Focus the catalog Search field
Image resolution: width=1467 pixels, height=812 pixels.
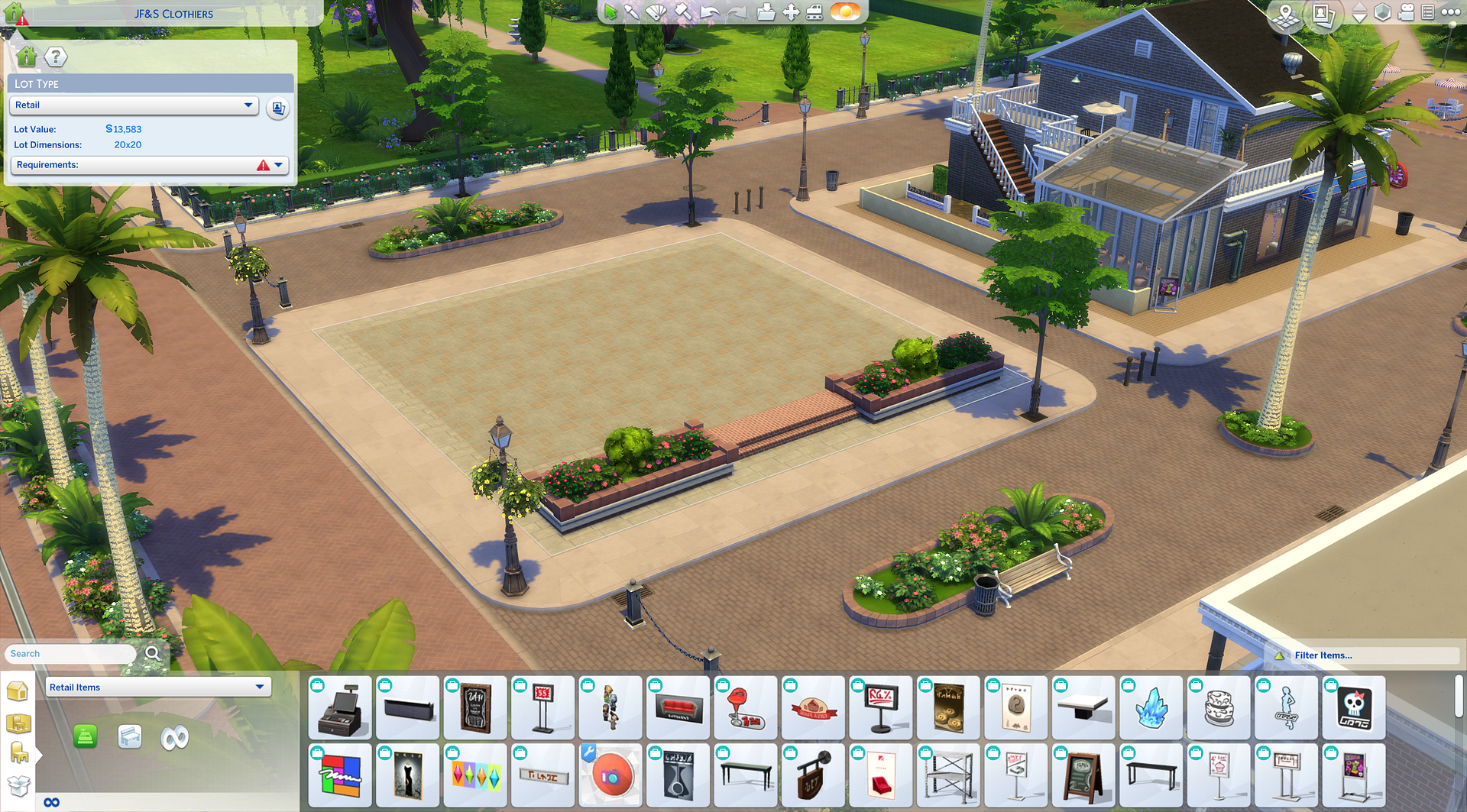pyautogui.click(x=70, y=654)
